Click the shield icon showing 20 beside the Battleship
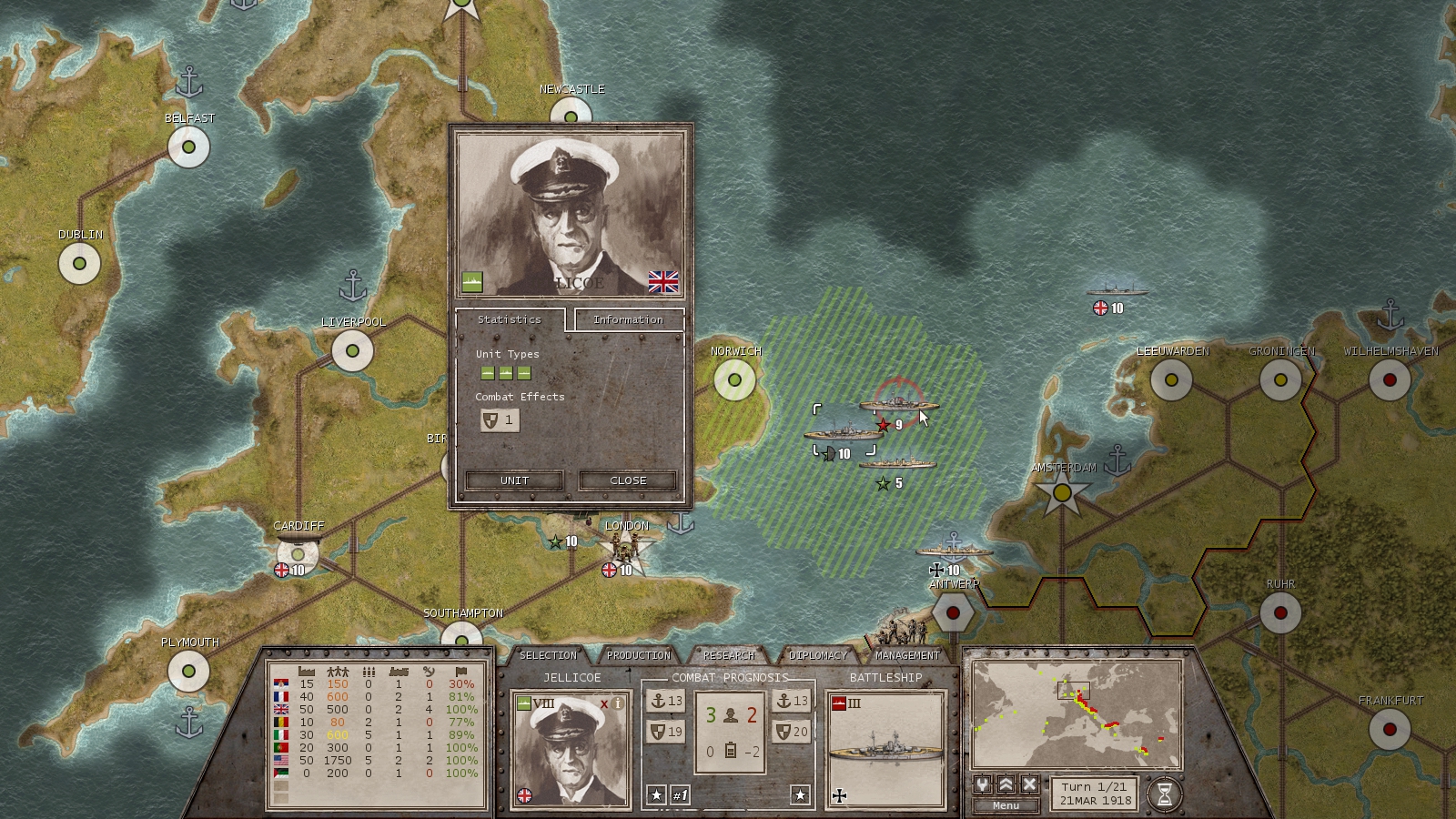 (x=792, y=732)
